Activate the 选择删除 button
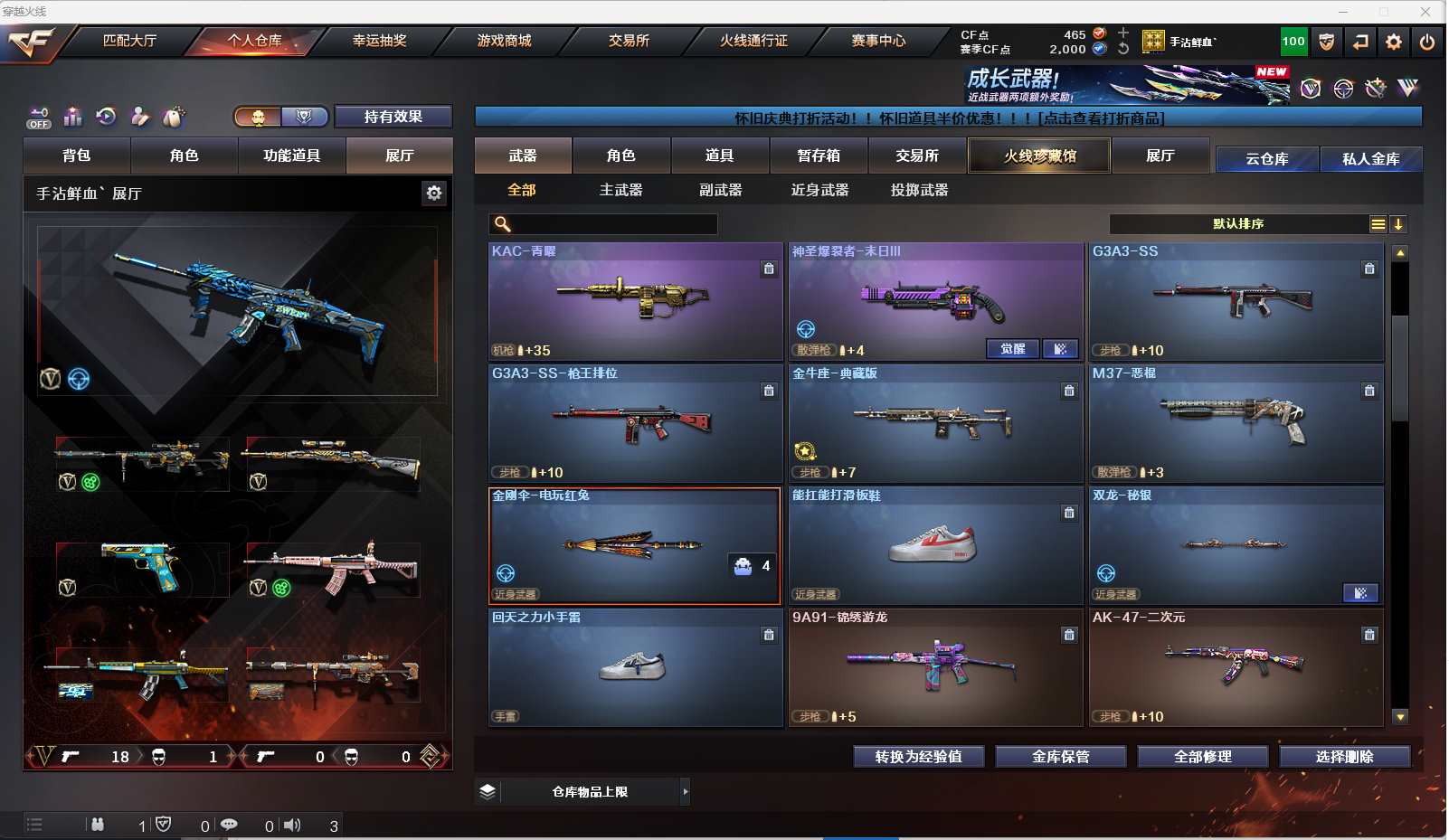This screenshot has width=1449, height=840. (1344, 757)
